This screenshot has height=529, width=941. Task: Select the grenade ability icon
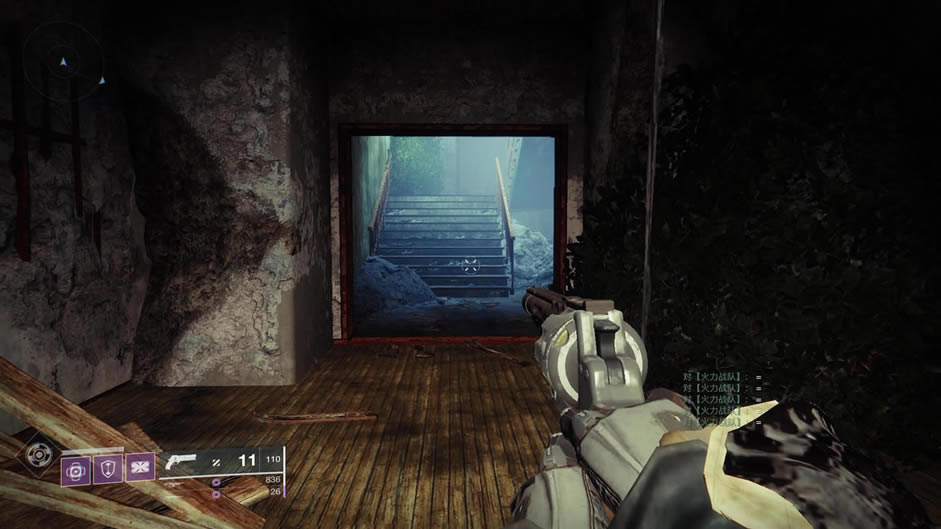point(76,469)
